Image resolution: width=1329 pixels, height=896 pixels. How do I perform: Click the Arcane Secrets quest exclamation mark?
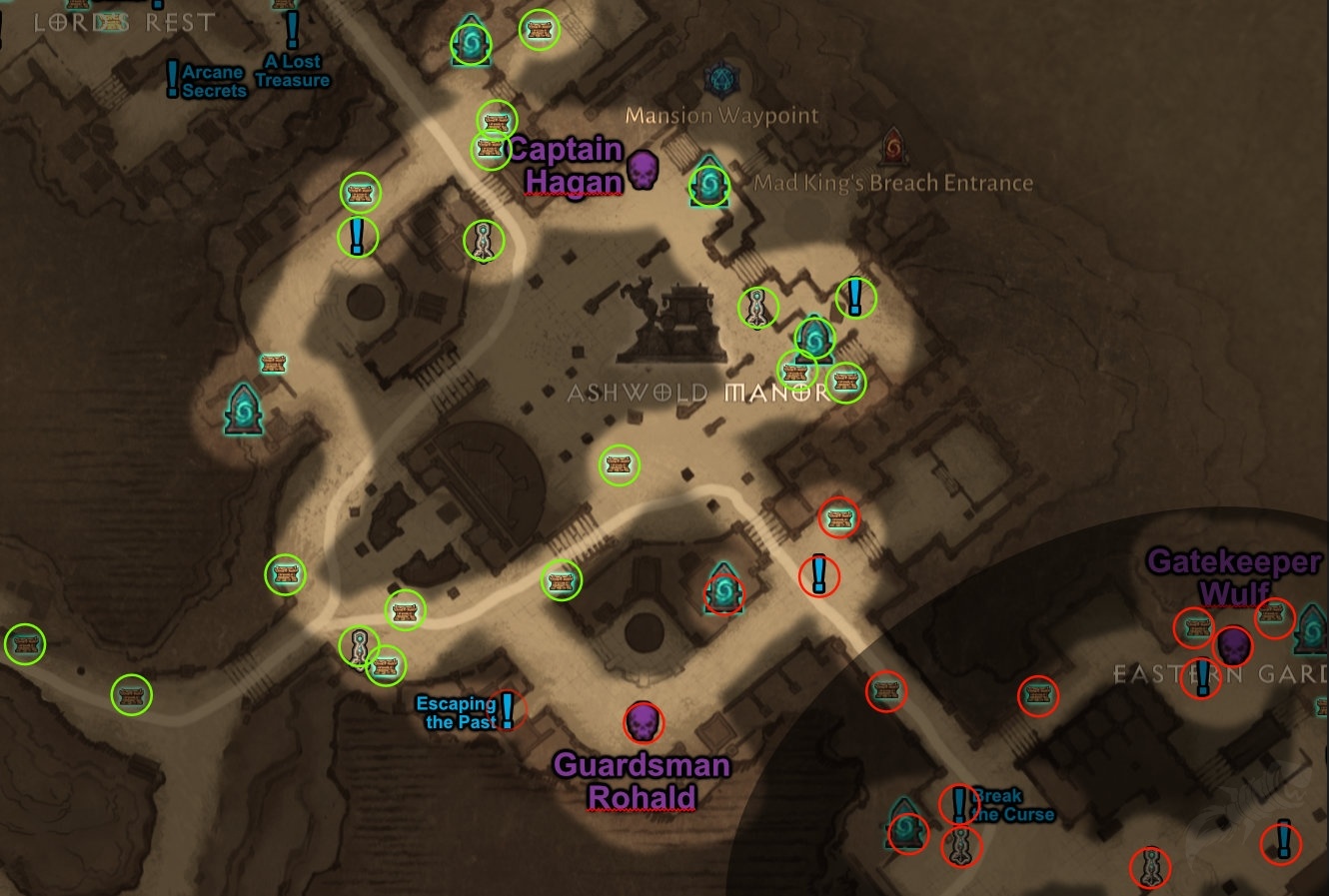[x=172, y=76]
